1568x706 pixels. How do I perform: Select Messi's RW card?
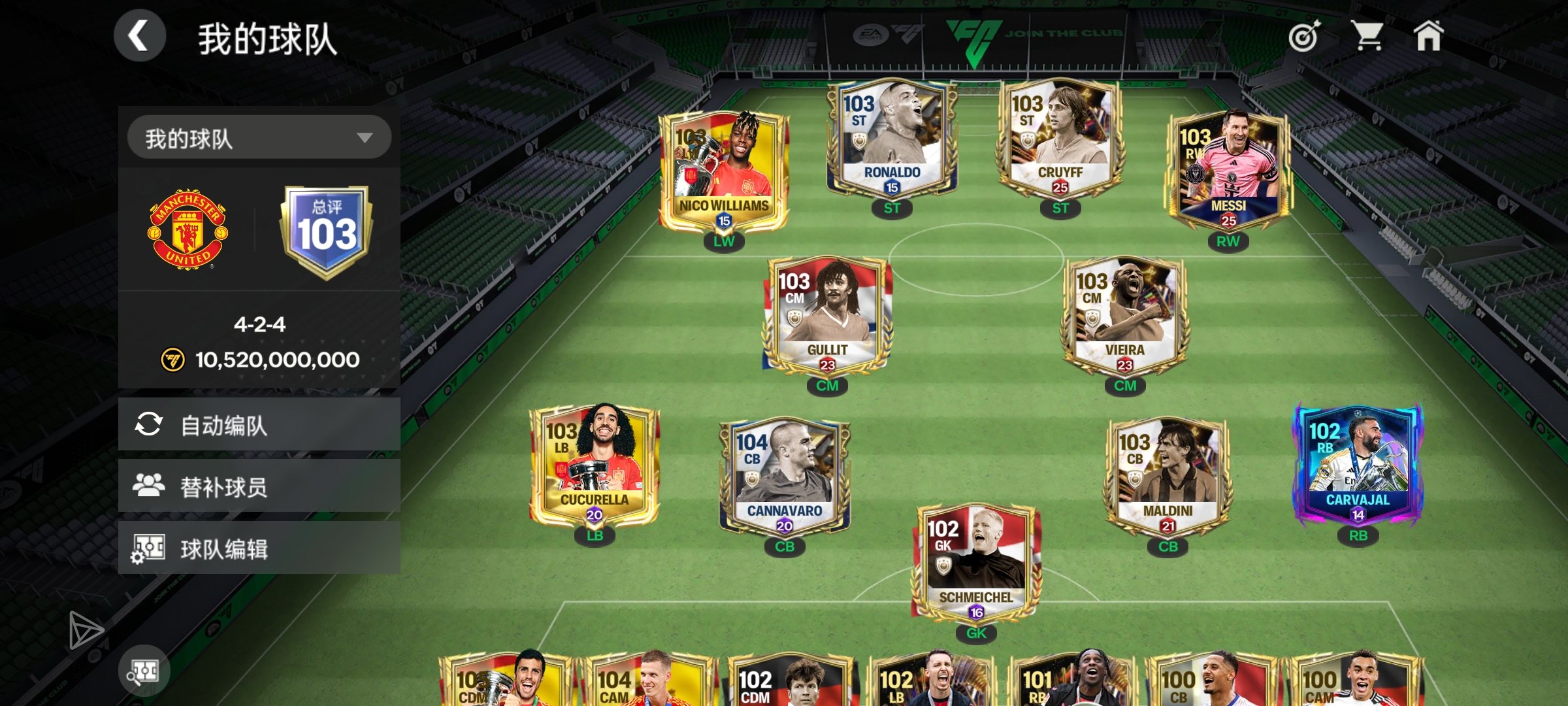(1228, 171)
